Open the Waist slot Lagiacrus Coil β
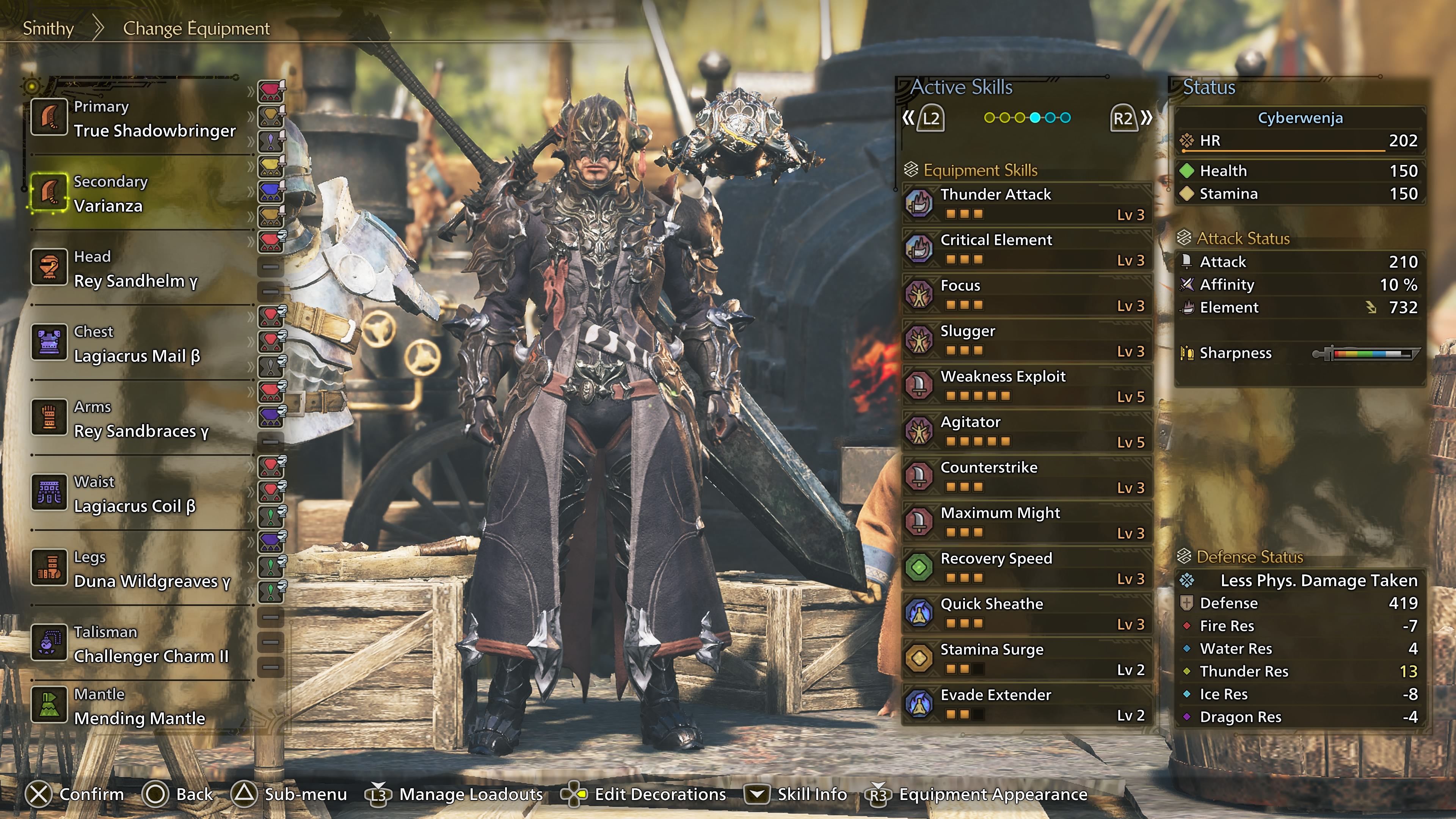The height and width of the screenshot is (819, 1456). pos(141,494)
